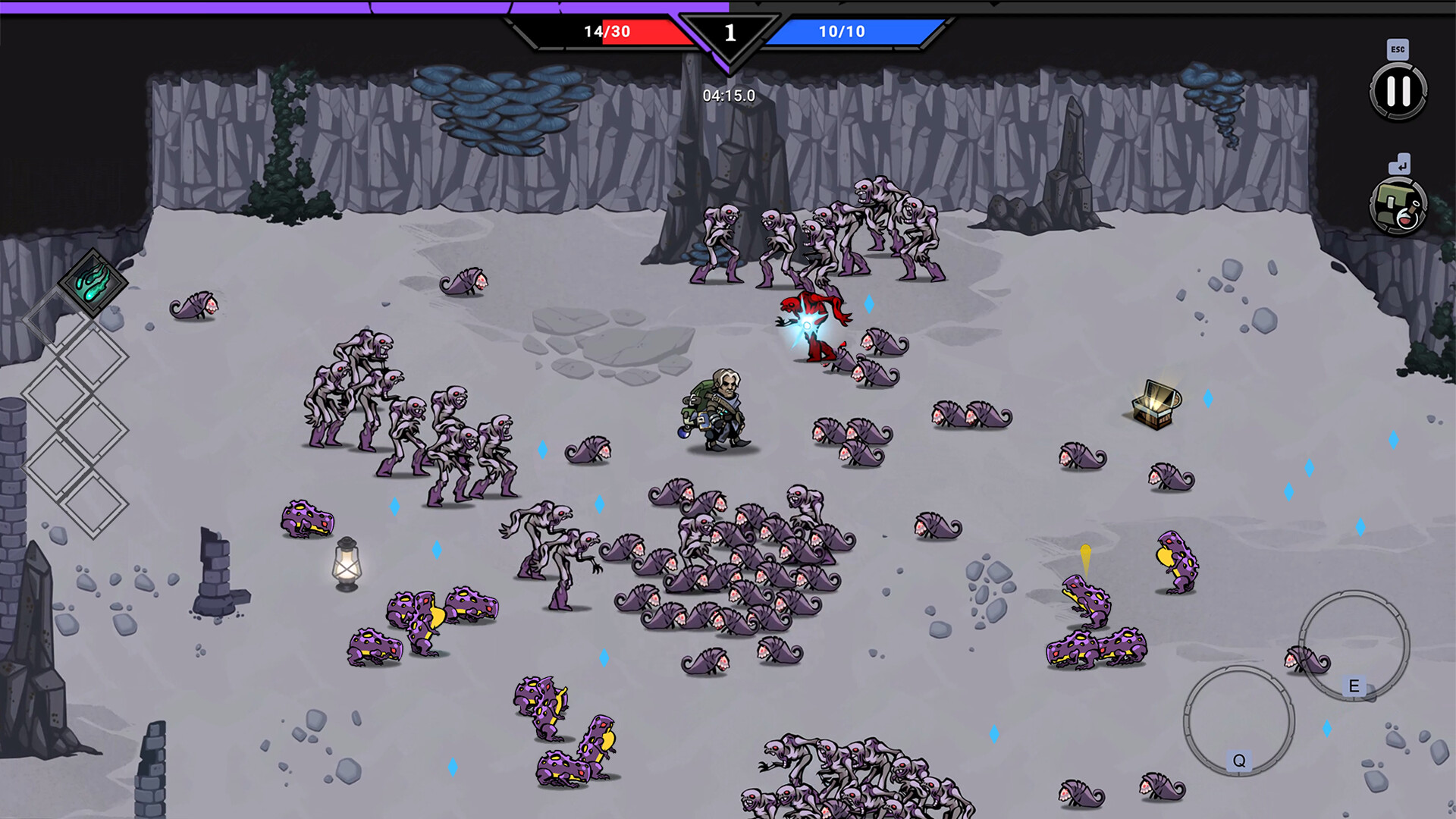
Task: Toggle the second empty ability slot
Action: click(x=94, y=351)
